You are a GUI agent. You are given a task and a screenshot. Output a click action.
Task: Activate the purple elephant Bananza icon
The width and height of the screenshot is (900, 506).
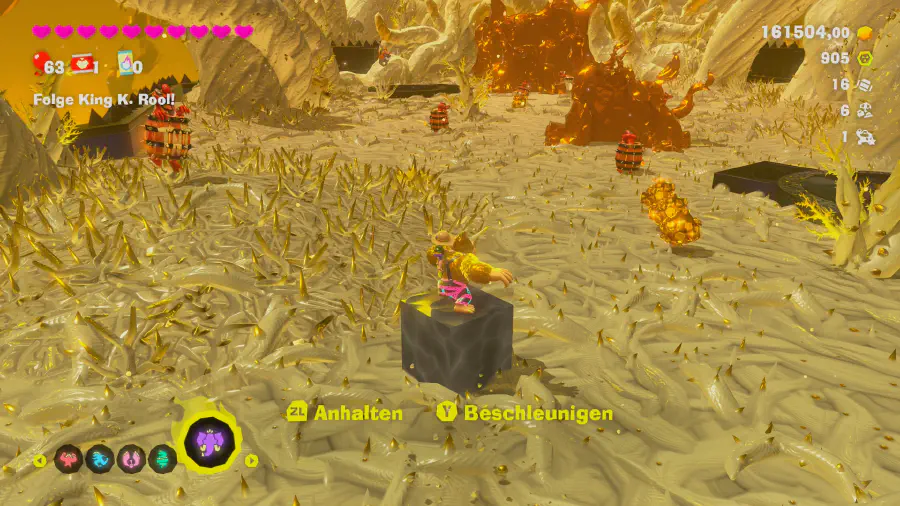tap(210, 441)
